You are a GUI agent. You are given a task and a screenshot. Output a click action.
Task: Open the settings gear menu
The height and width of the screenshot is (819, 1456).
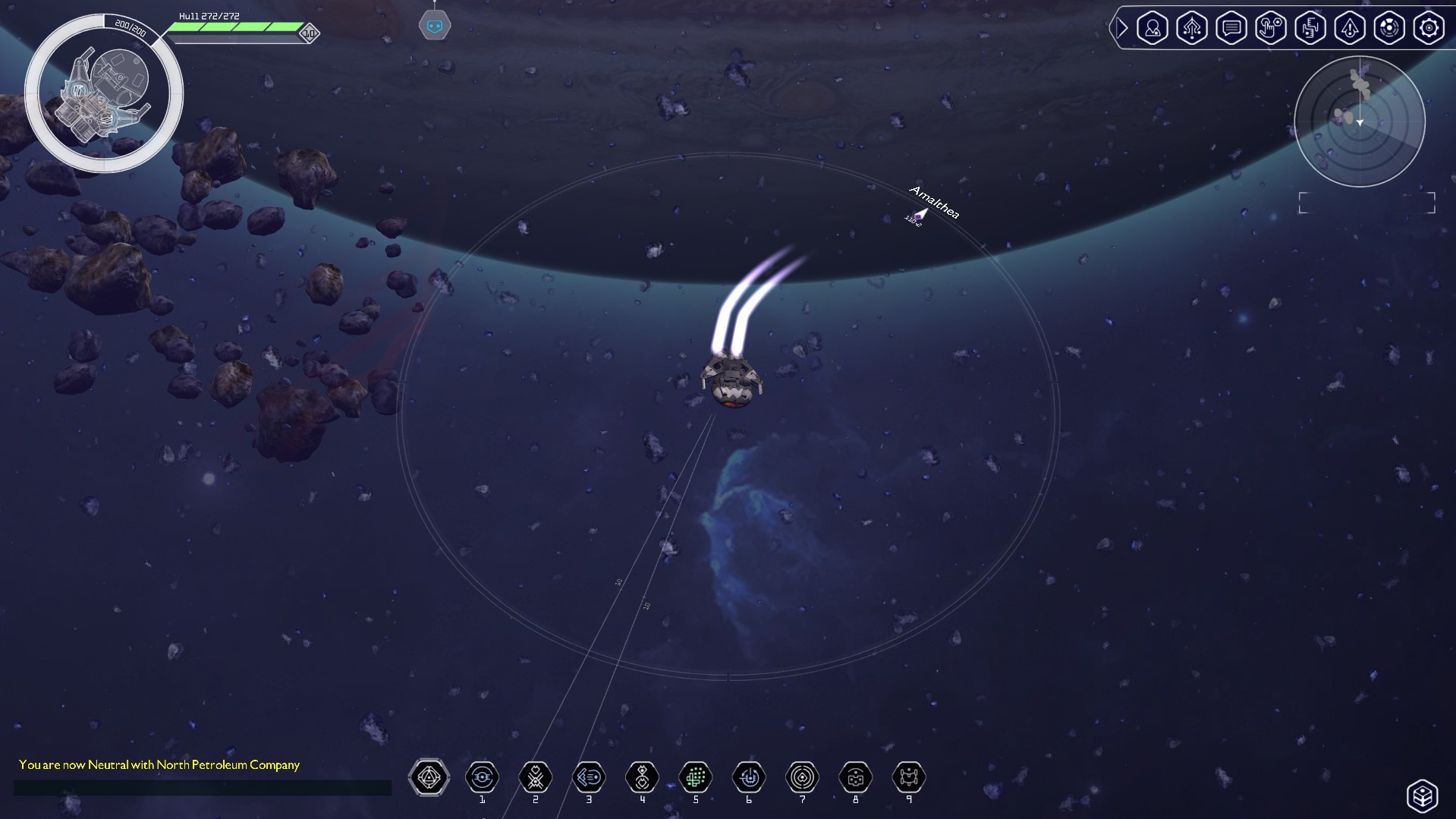tap(1429, 28)
